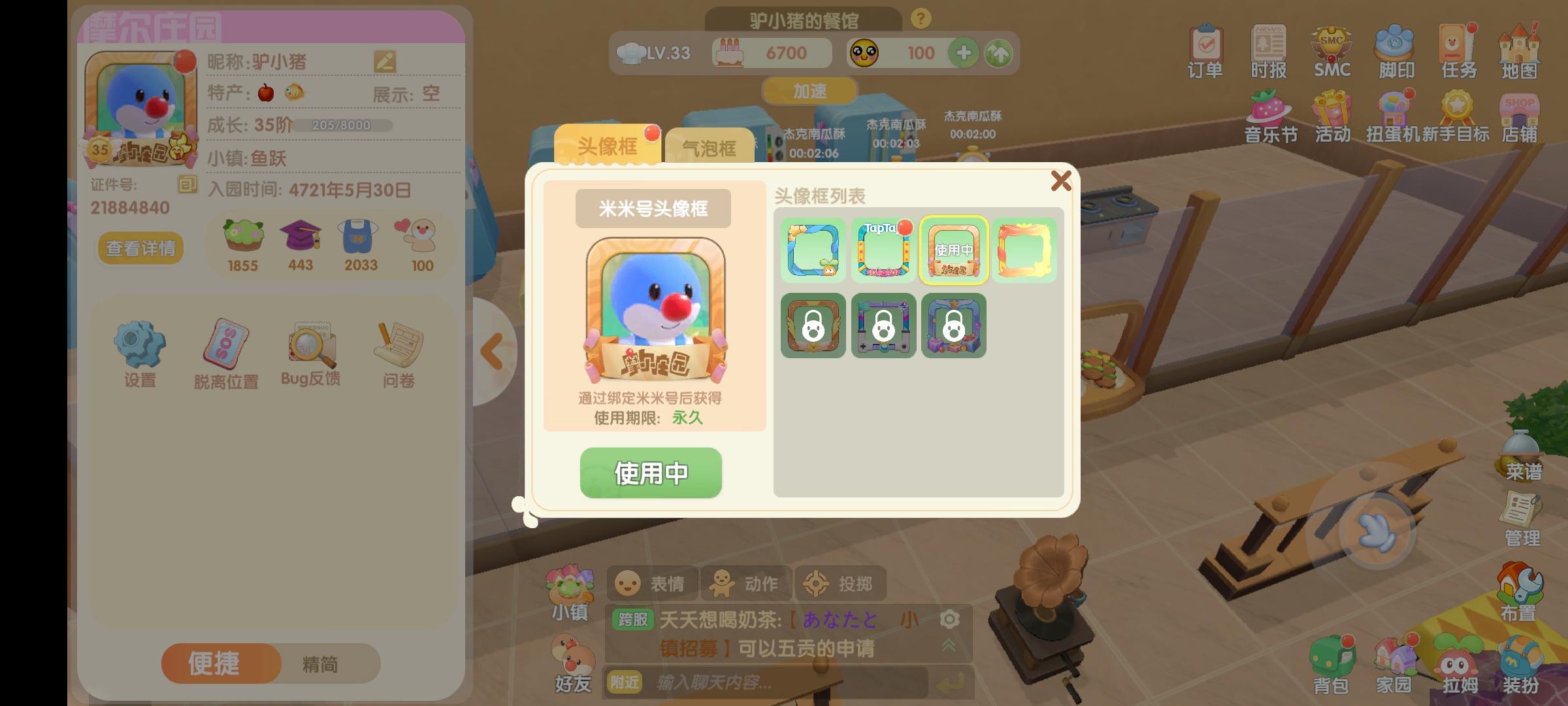Open the chat settings gear dropdown
This screenshot has width=1568, height=706.
(949, 618)
